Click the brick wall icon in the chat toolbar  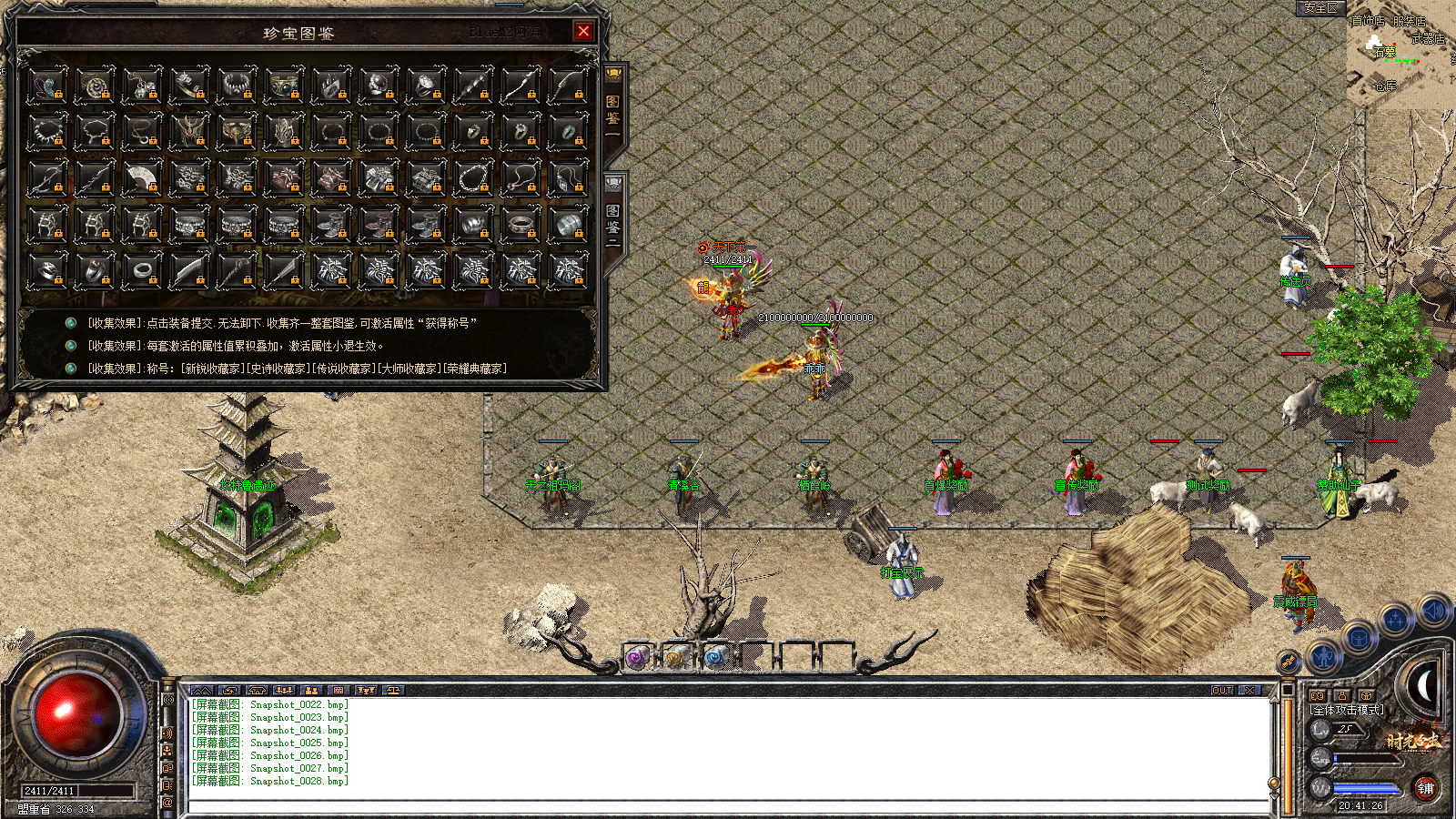[339, 690]
